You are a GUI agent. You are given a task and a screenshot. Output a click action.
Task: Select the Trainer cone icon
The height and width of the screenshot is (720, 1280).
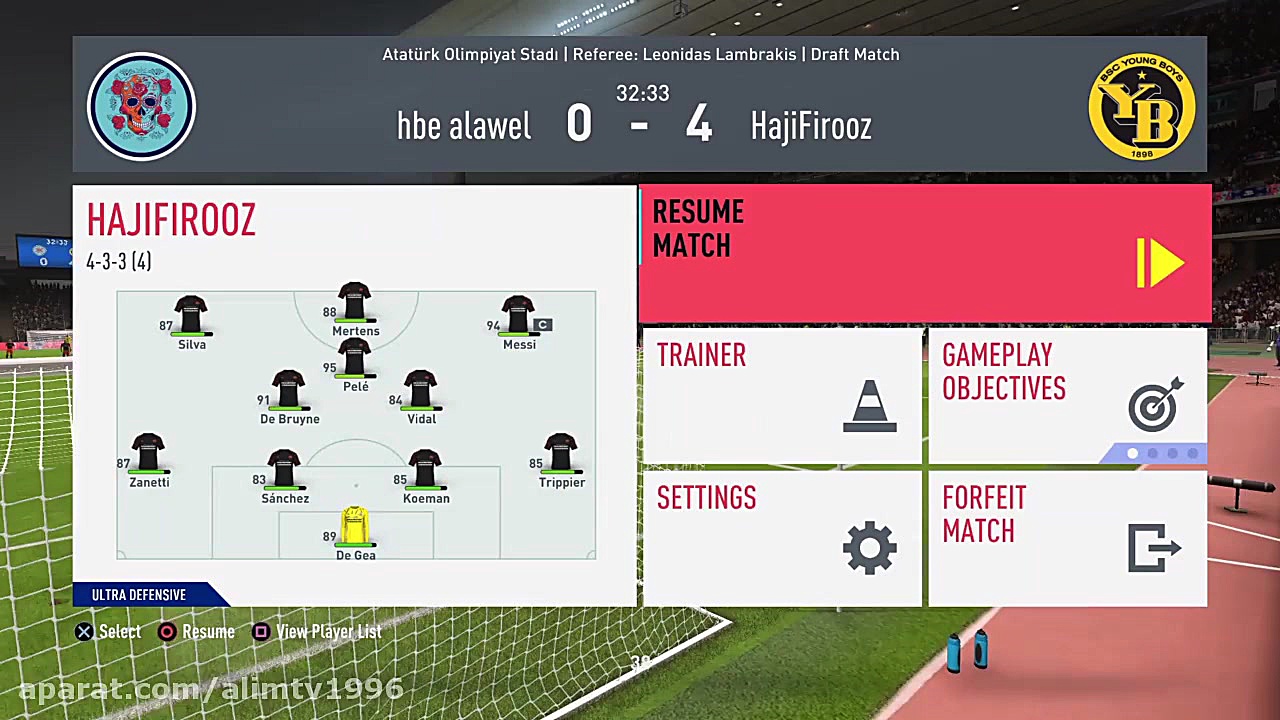869,404
